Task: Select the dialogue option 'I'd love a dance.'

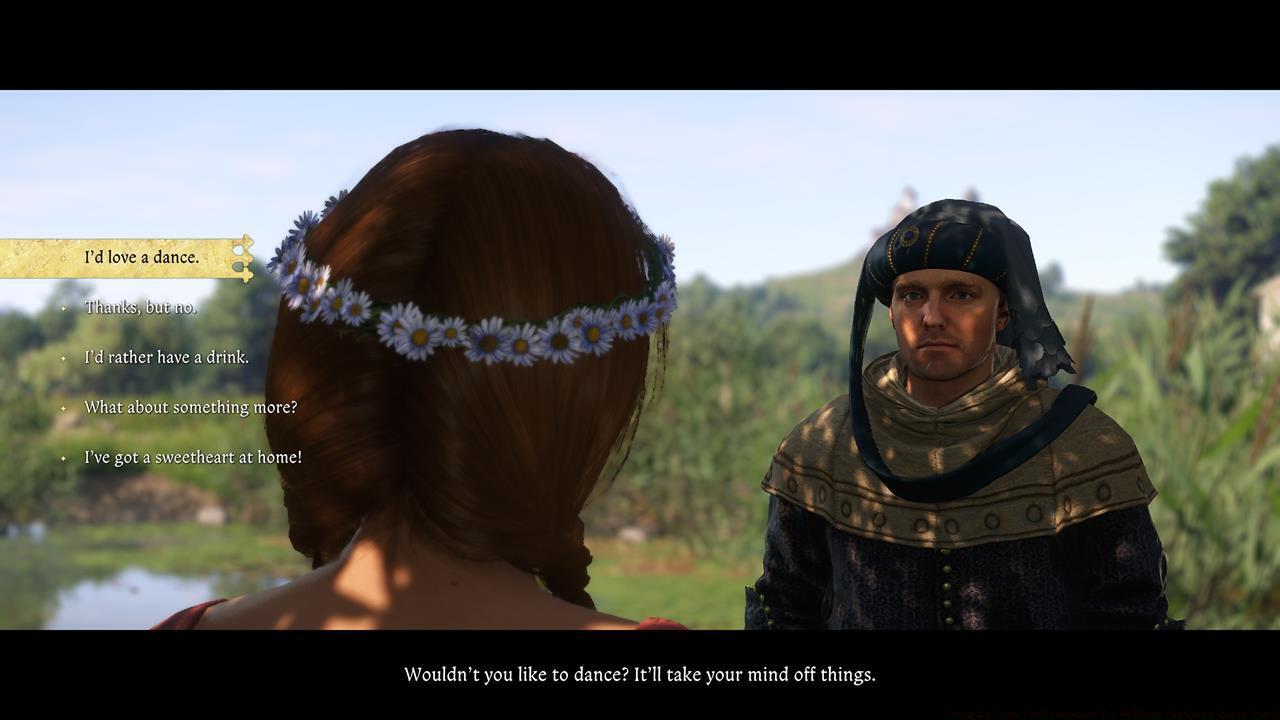Action: coord(142,257)
